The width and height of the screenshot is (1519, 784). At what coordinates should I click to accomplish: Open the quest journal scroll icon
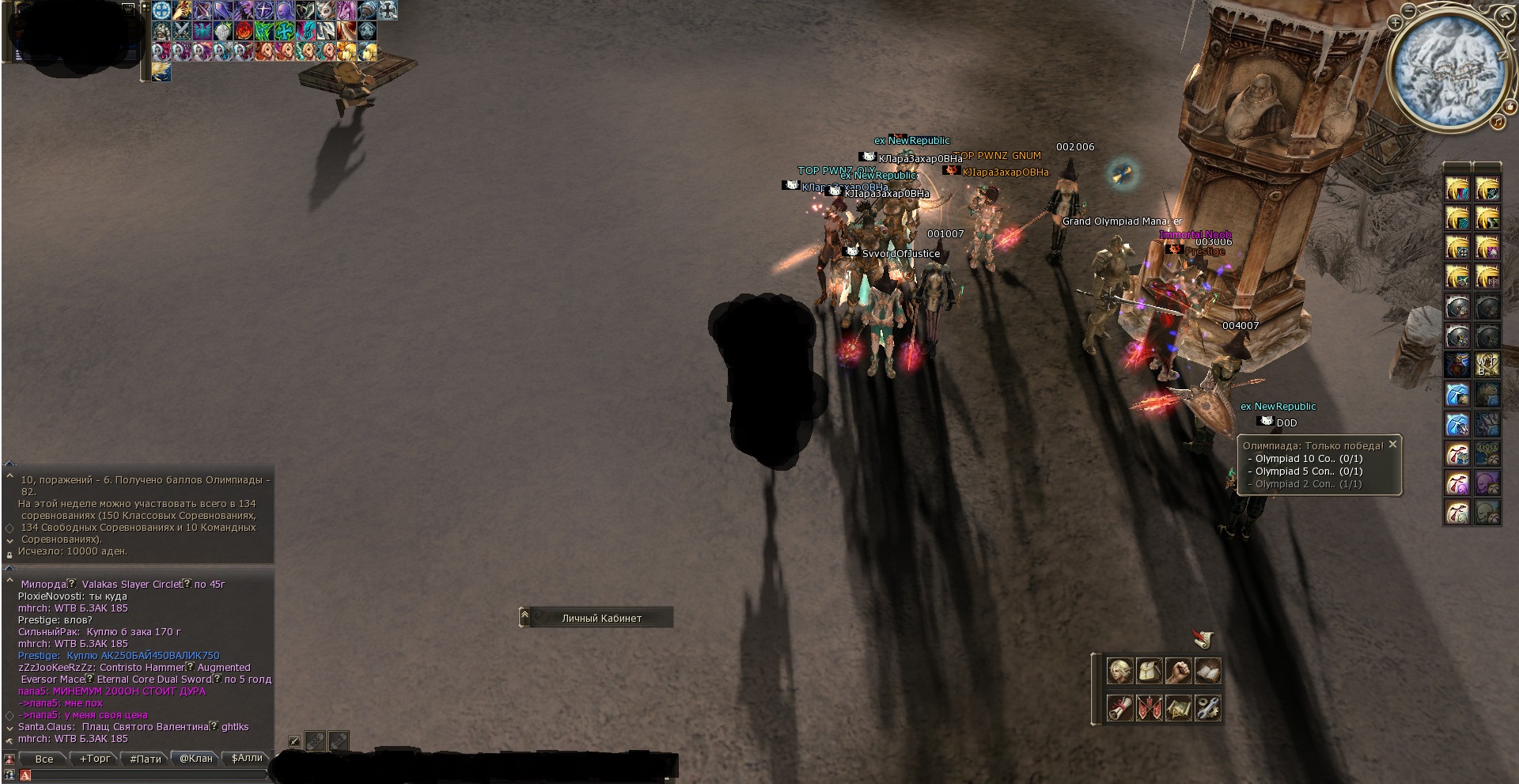1119,709
